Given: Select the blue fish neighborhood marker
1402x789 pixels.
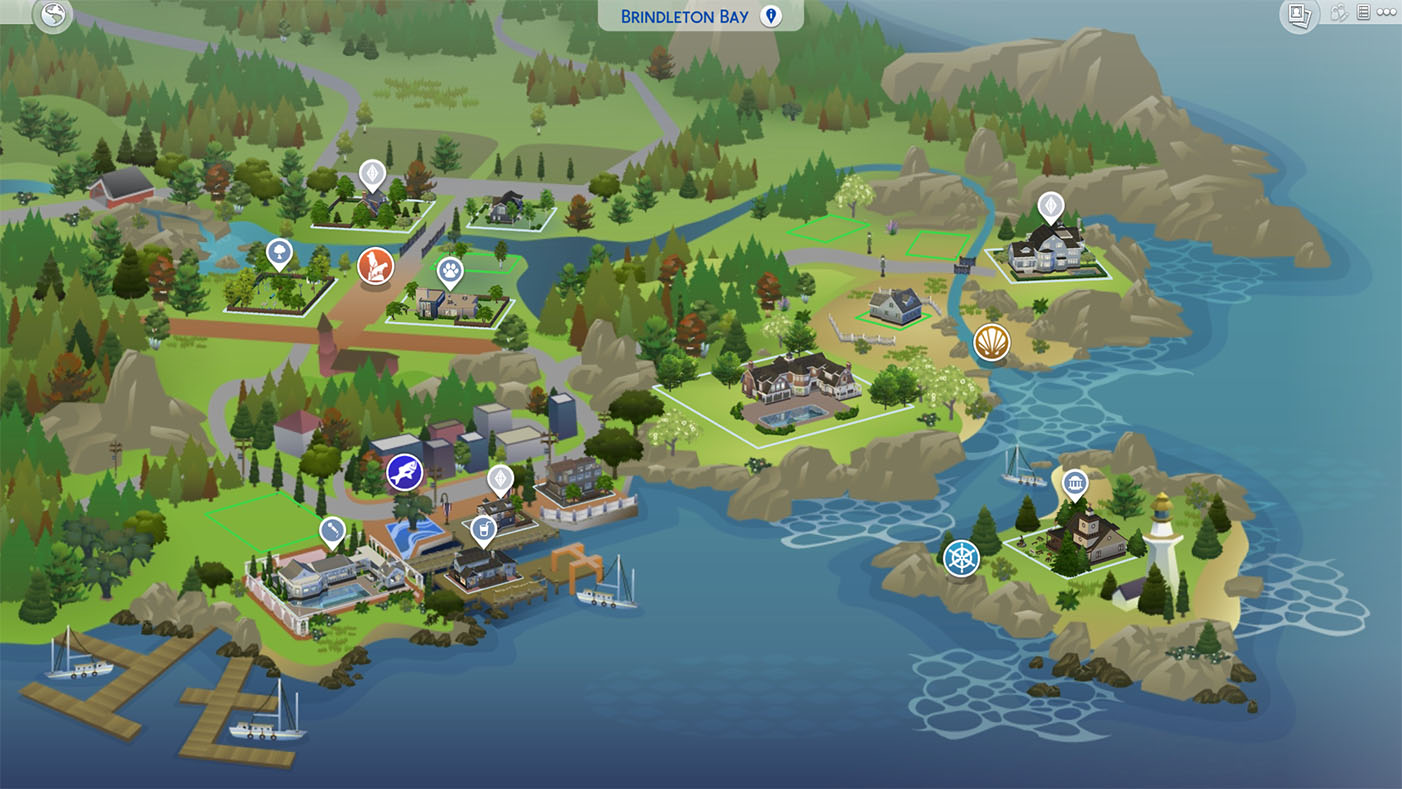Looking at the screenshot, I should (x=405, y=473).
